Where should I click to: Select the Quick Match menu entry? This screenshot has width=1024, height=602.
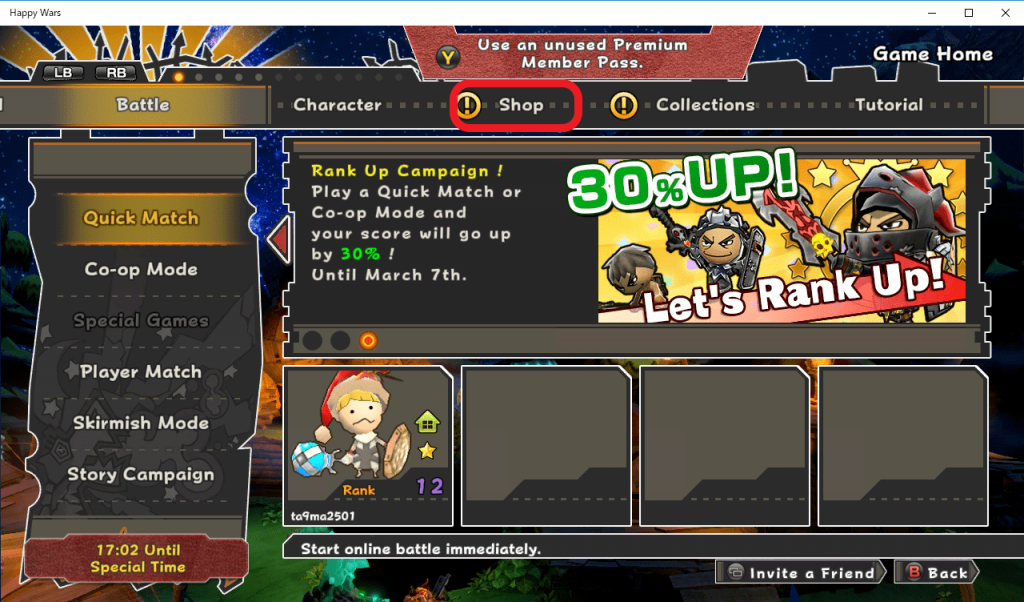(x=141, y=218)
